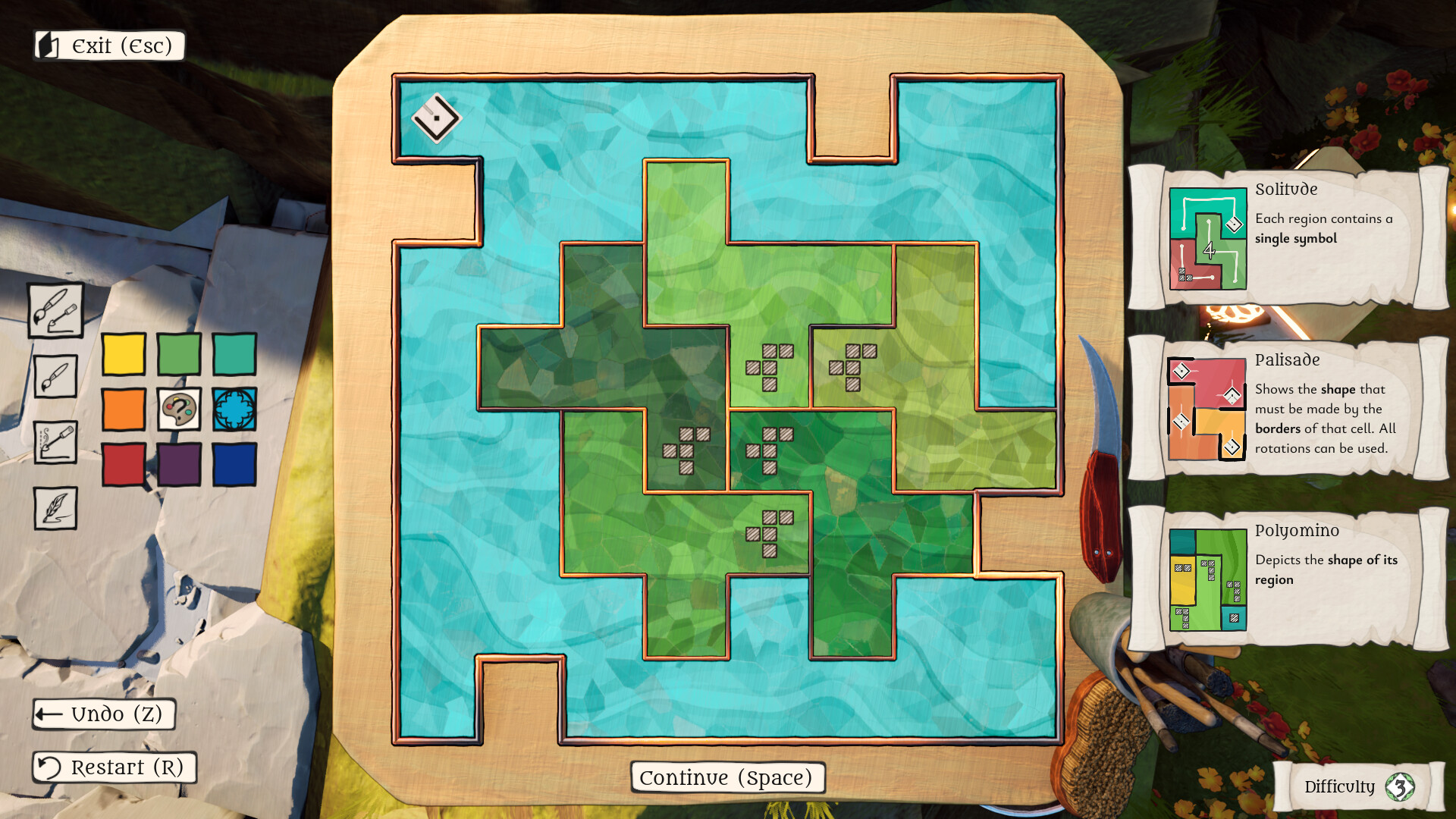Screen dimensions: 1456x819
Task: Select the quill pen tool
Action: point(55,508)
